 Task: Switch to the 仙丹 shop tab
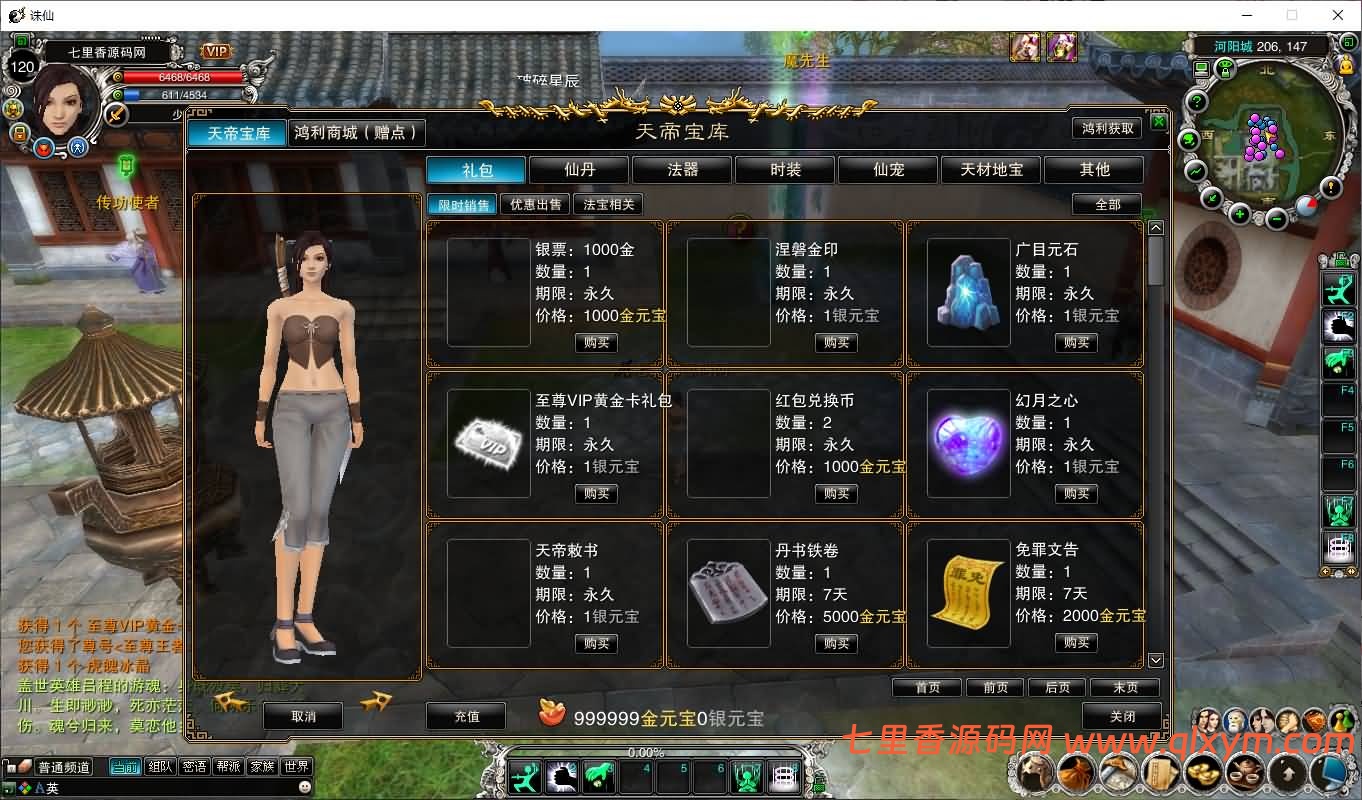click(578, 169)
